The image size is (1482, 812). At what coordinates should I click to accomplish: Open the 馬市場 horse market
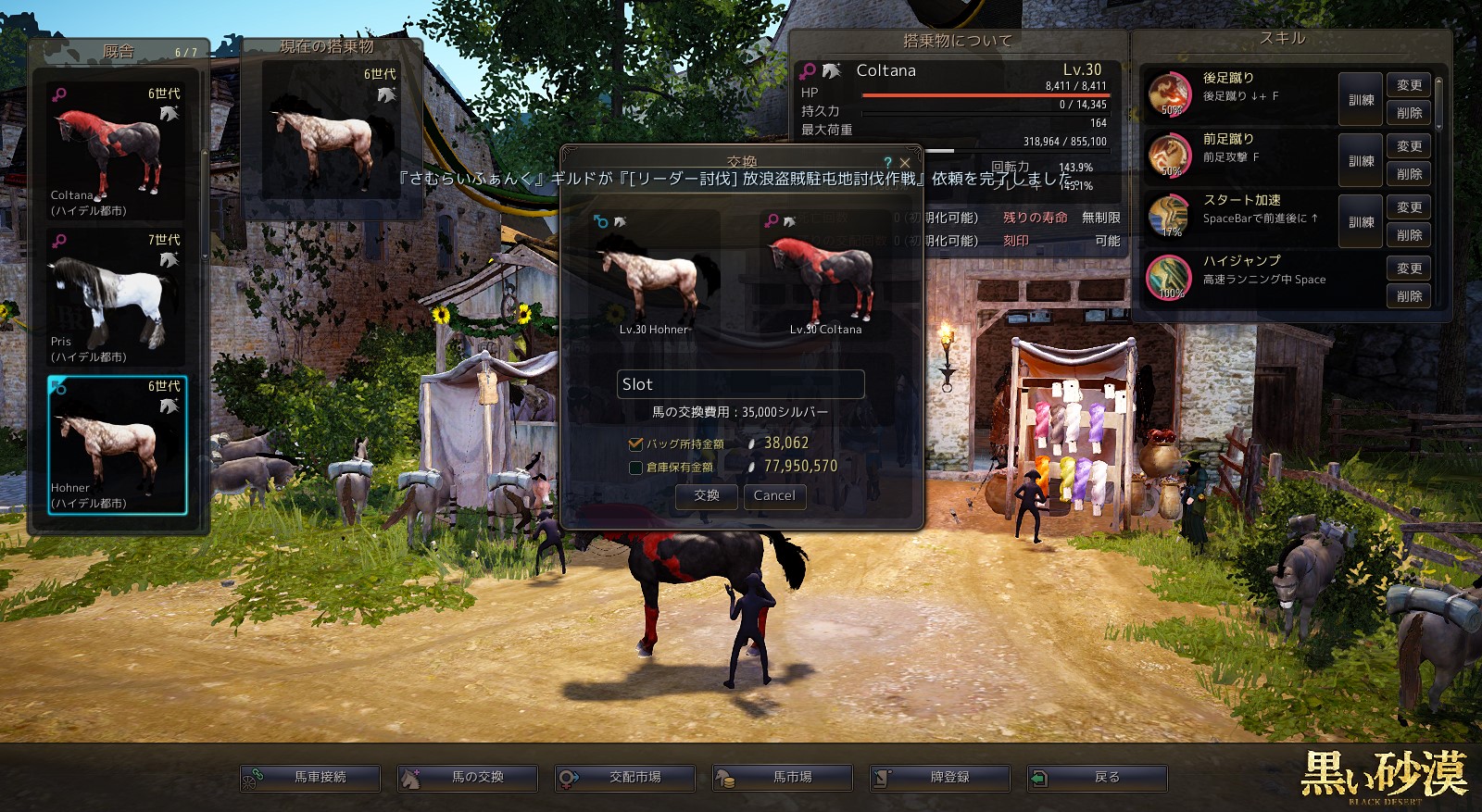coord(783,778)
